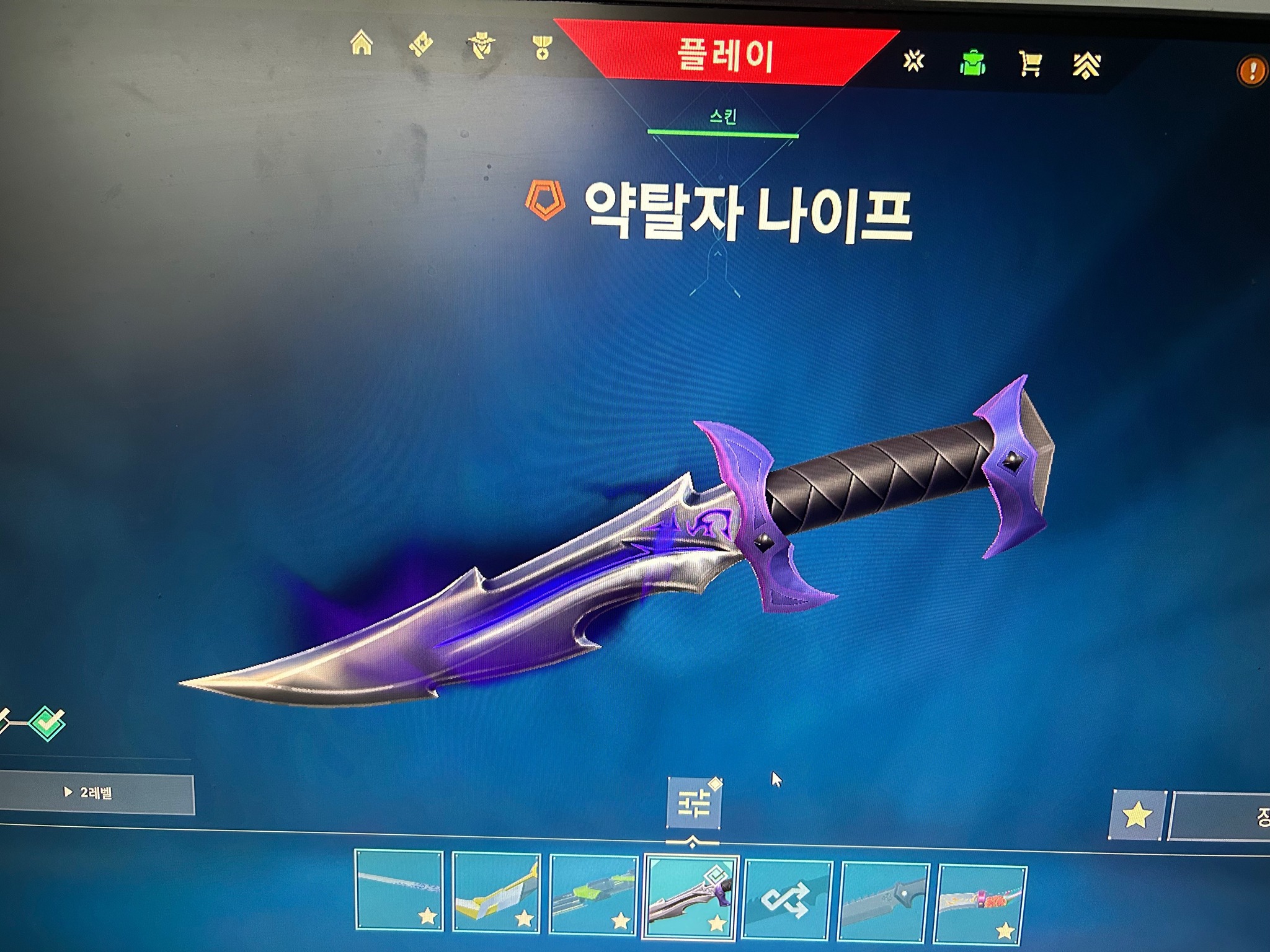Toggle the large star favorite button
Image resolution: width=1270 pixels, height=952 pixels.
(1137, 816)
